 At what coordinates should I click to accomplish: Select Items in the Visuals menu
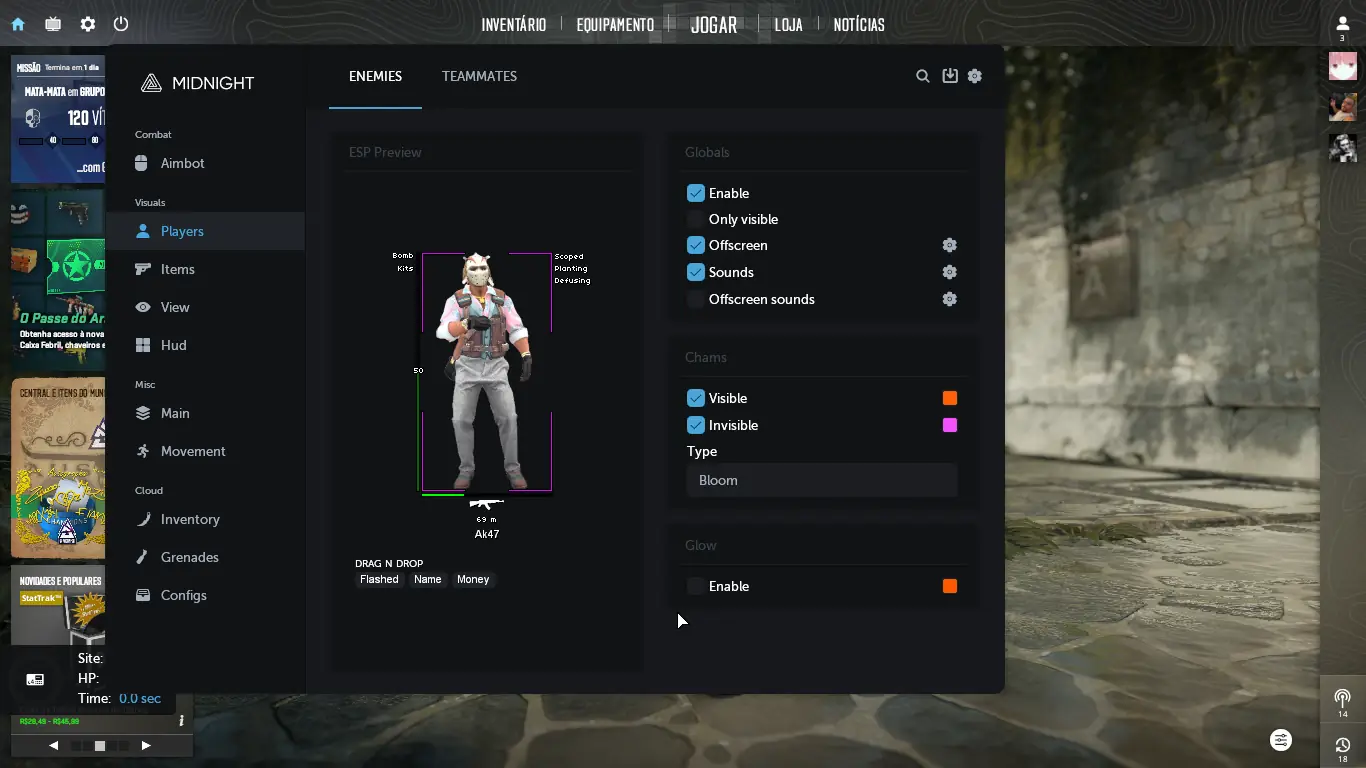click(177, 269)
